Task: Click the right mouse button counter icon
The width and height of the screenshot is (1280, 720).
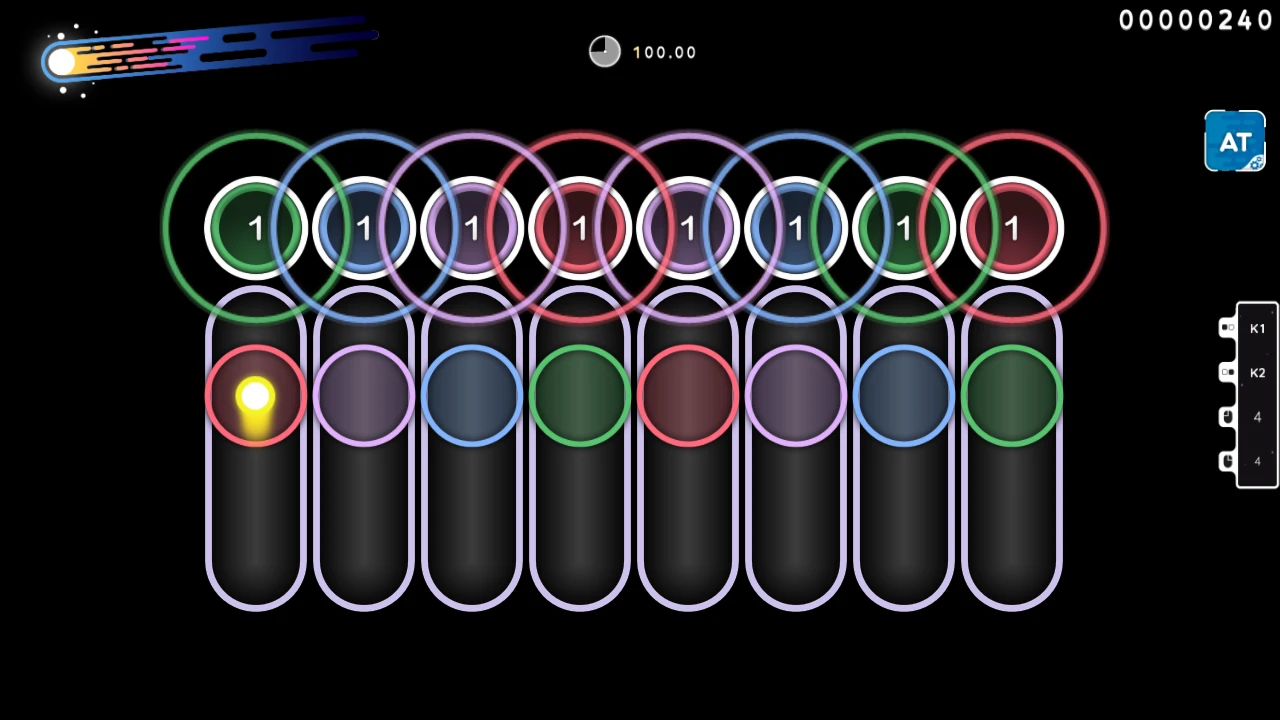Action: coord(1228,460)
